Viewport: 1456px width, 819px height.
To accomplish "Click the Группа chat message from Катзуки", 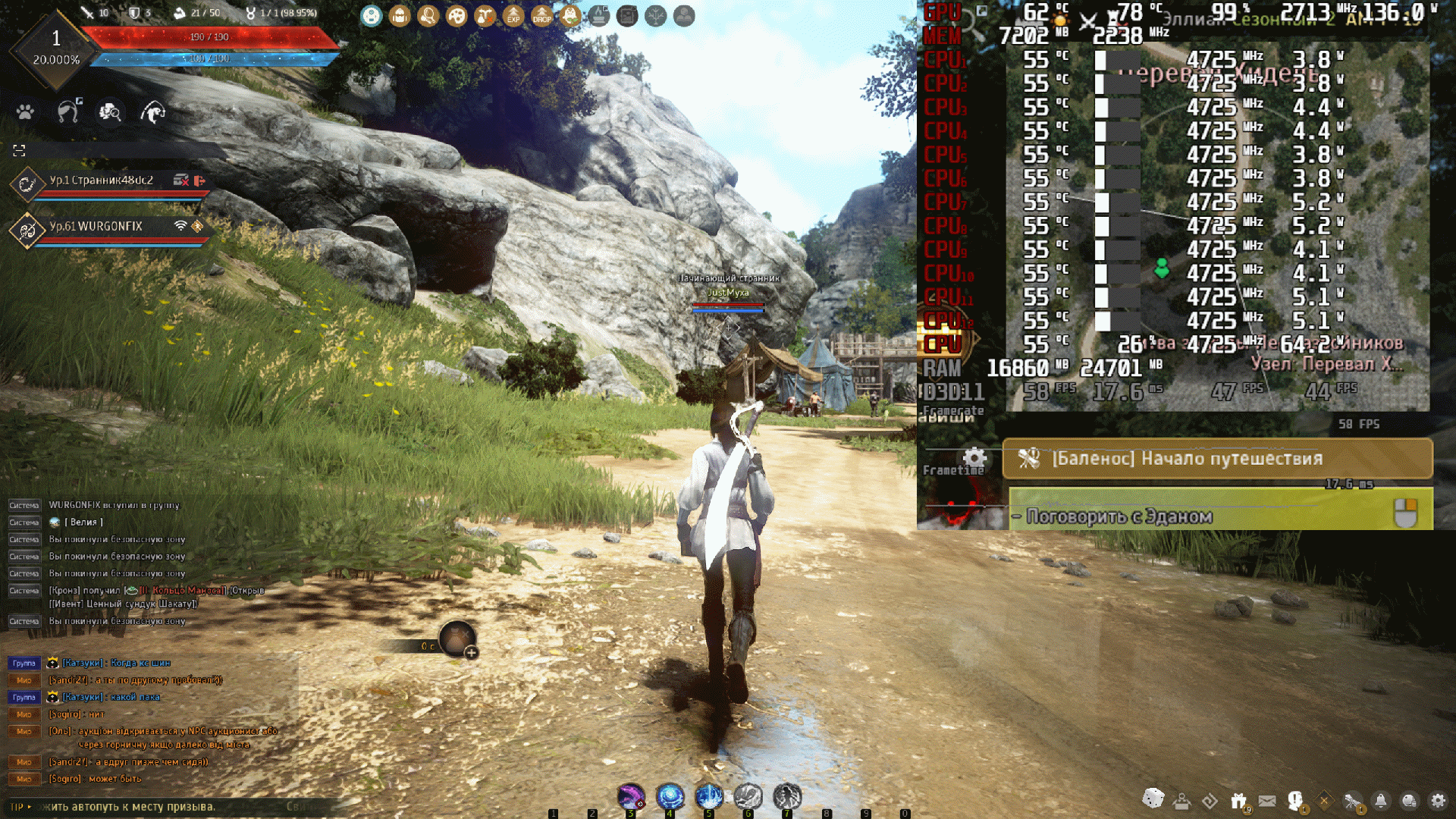I will click(x=116, y=663).
